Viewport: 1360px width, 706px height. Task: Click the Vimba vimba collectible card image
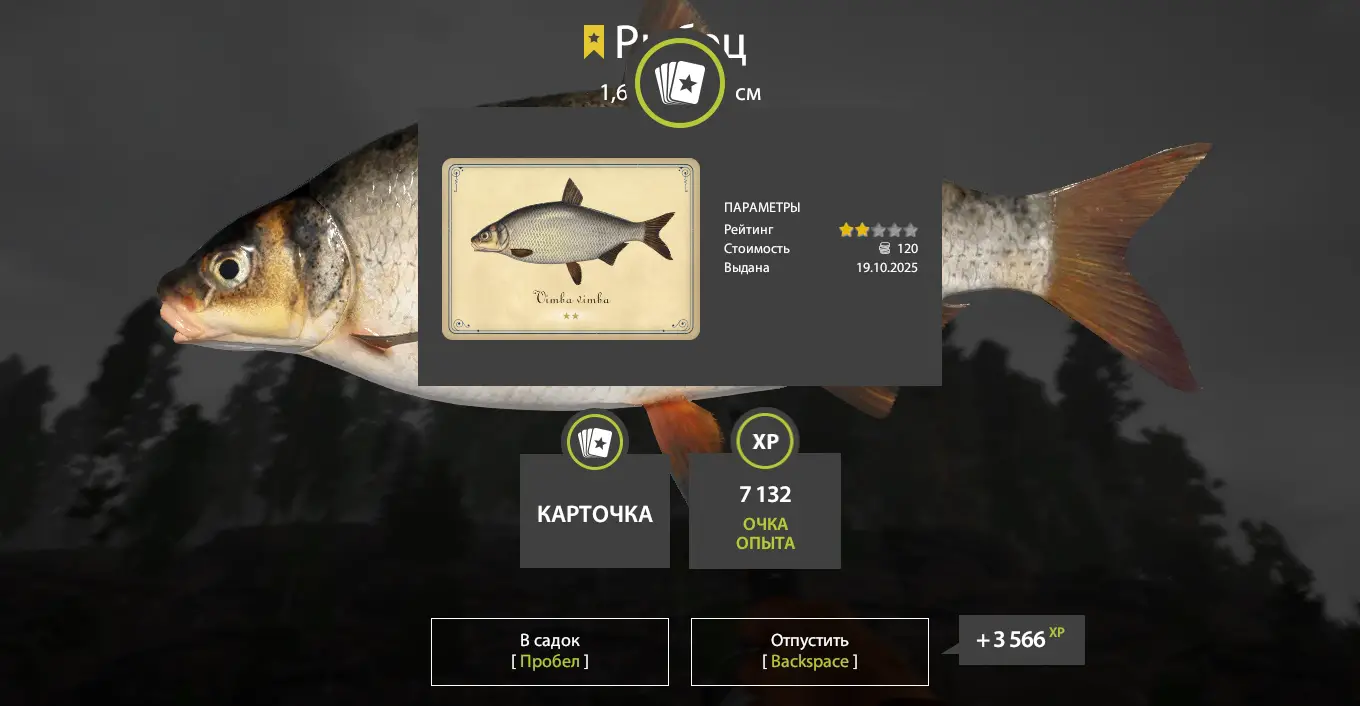(571, 249)
